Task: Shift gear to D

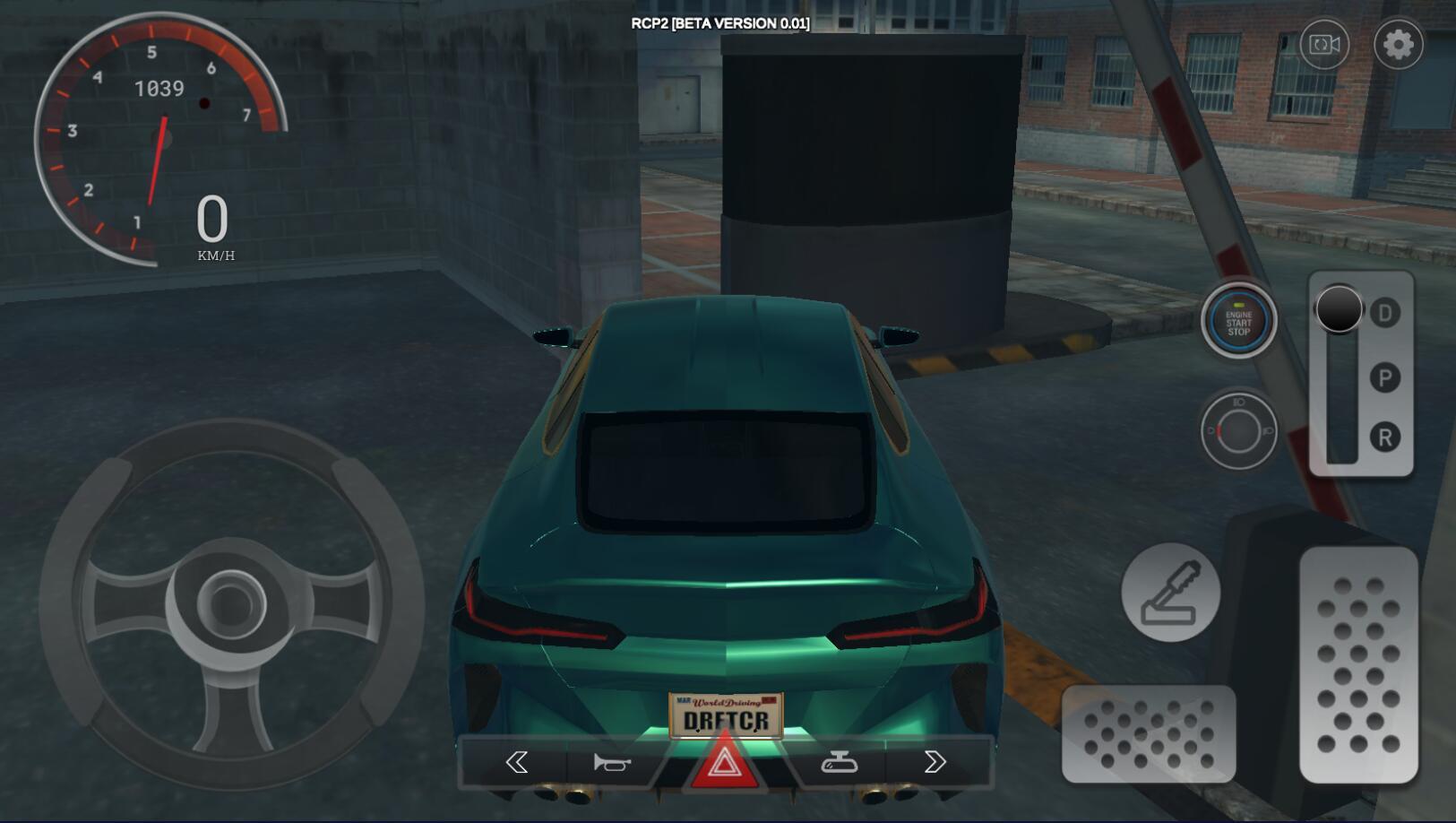Action: click(x=1385, y=313)
